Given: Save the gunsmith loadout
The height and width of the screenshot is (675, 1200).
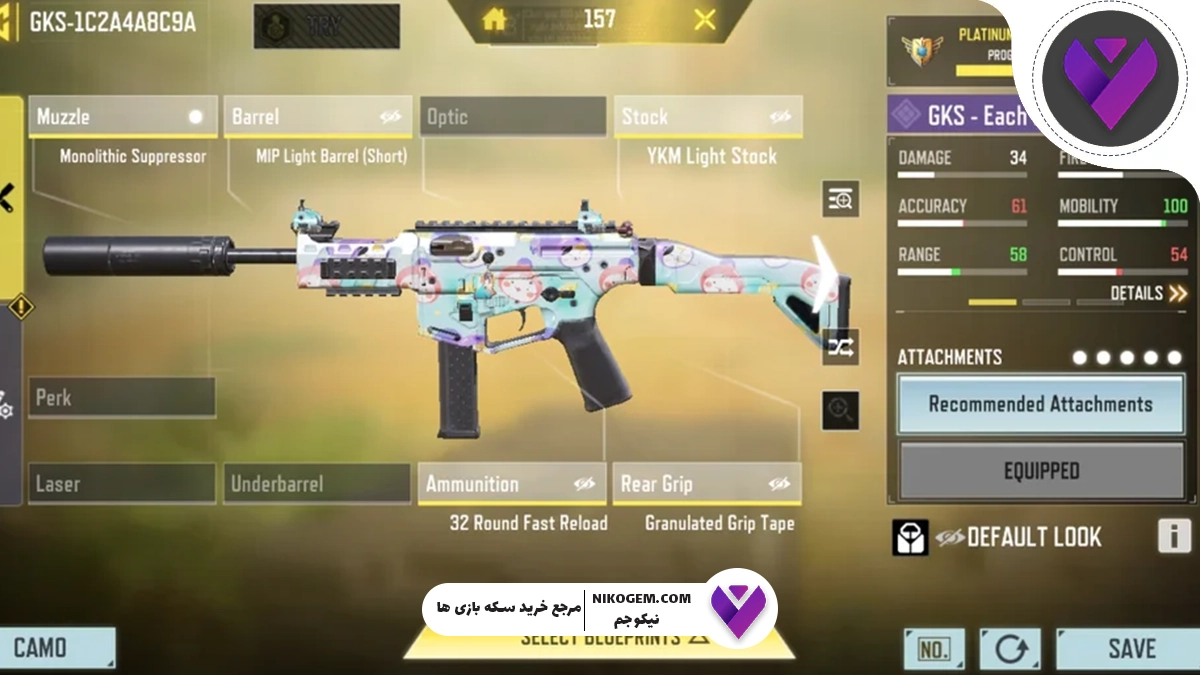Looking at the screenshot, I should (1131, 648).
